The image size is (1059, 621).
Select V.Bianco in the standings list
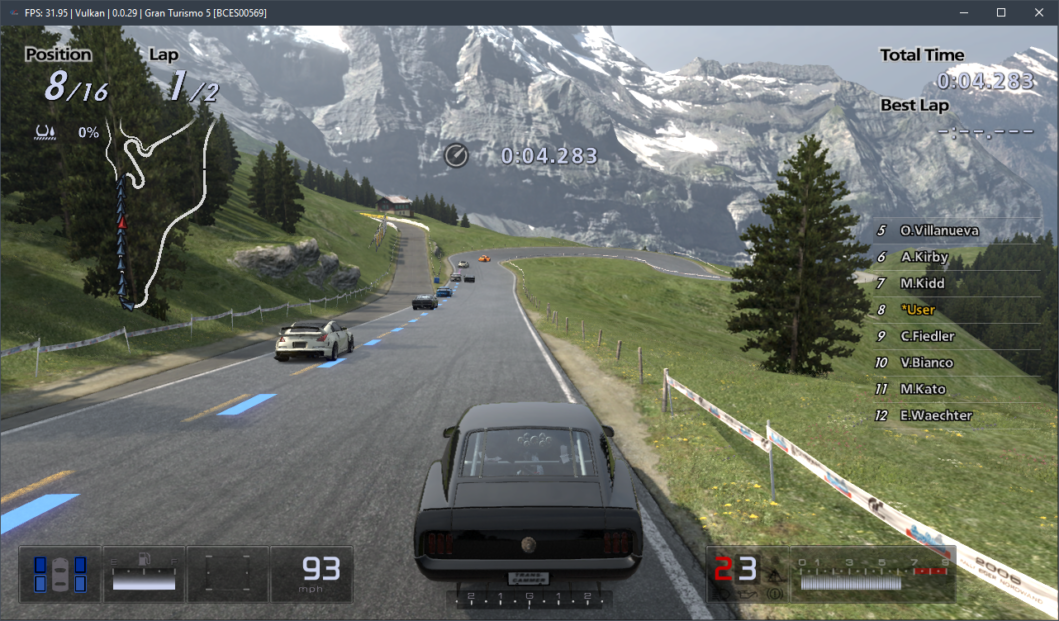(x=926, y=363)
